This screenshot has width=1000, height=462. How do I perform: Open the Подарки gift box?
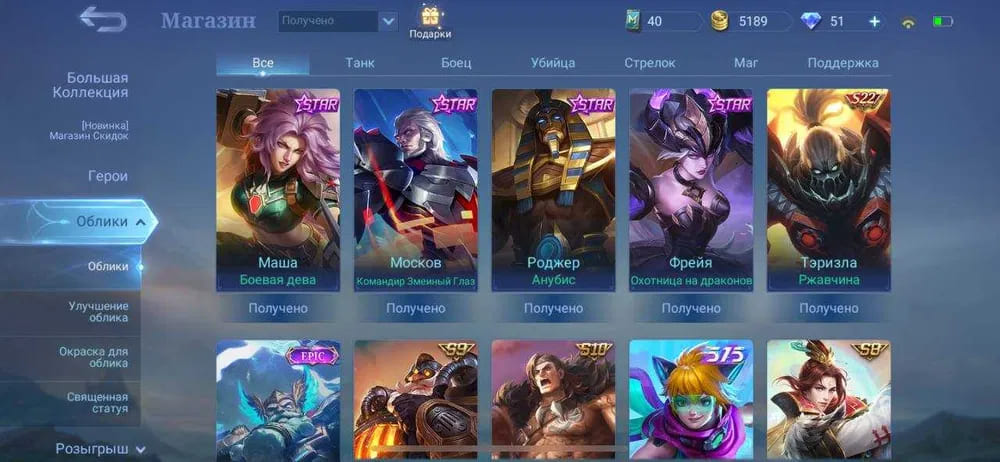(x=430, y=22)
